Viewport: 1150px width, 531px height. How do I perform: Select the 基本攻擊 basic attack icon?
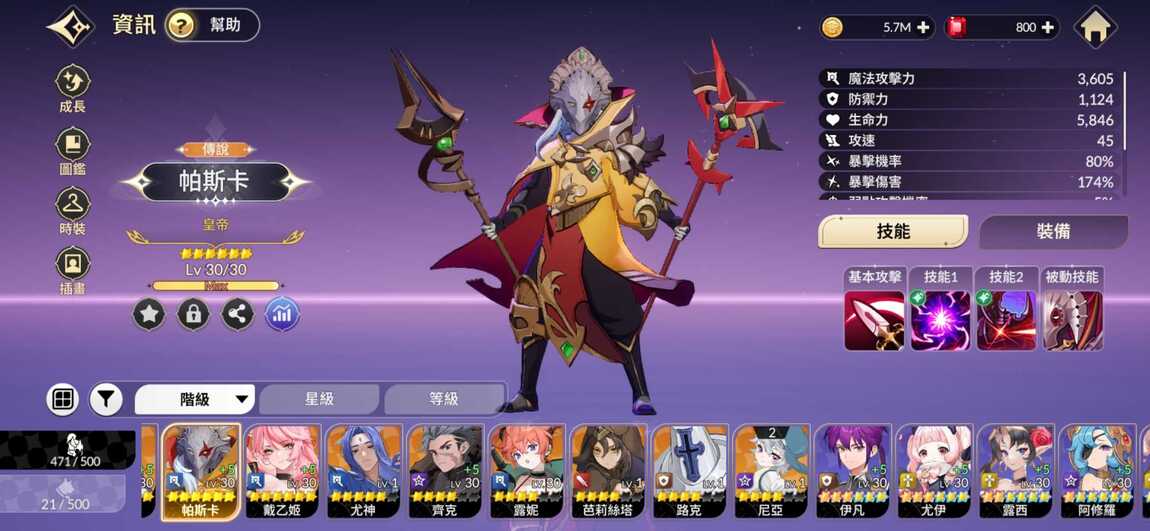click(874, 321)
